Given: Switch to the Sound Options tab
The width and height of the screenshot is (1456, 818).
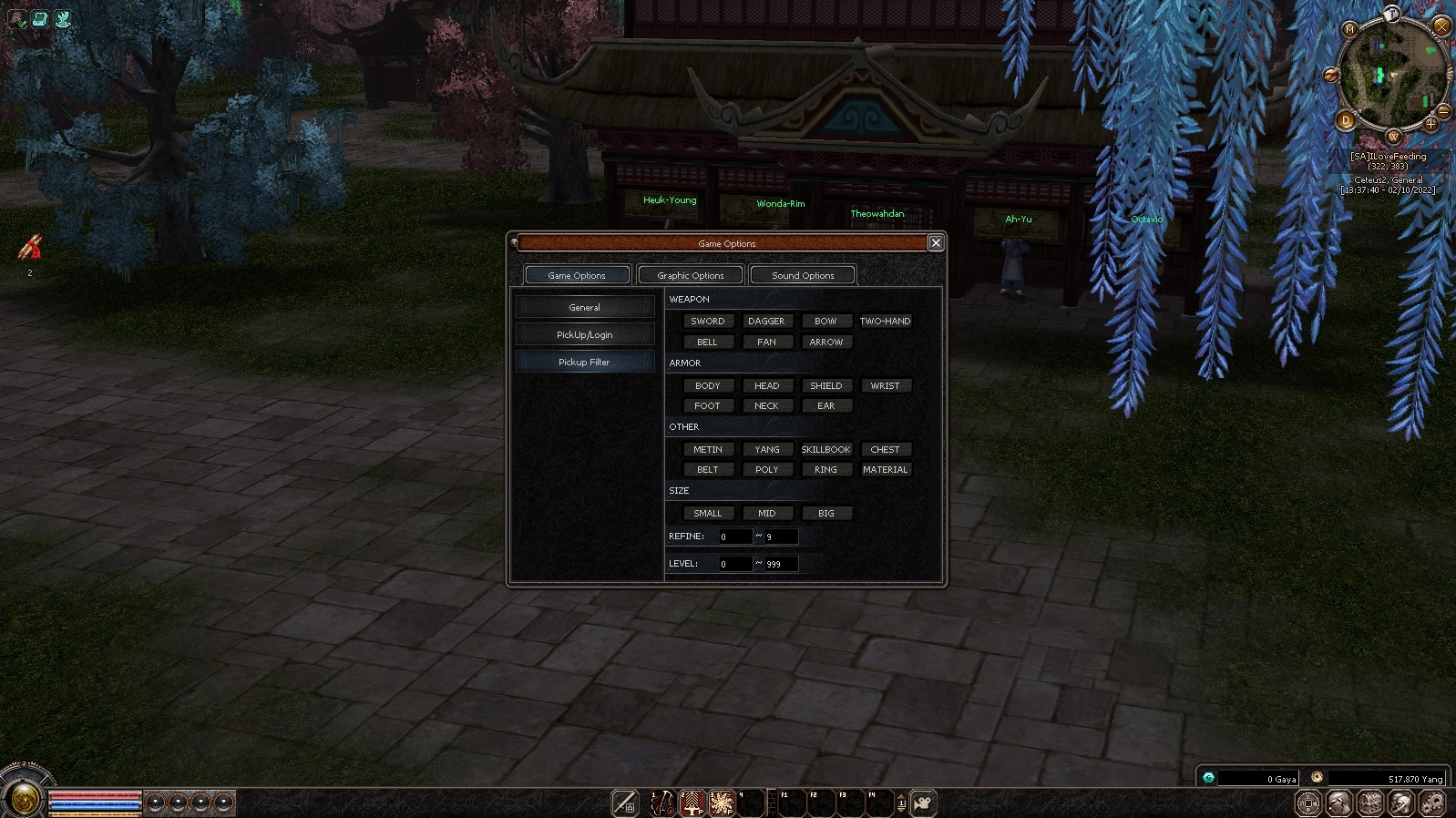Looking at the screenshot, I should coord(803,274).
